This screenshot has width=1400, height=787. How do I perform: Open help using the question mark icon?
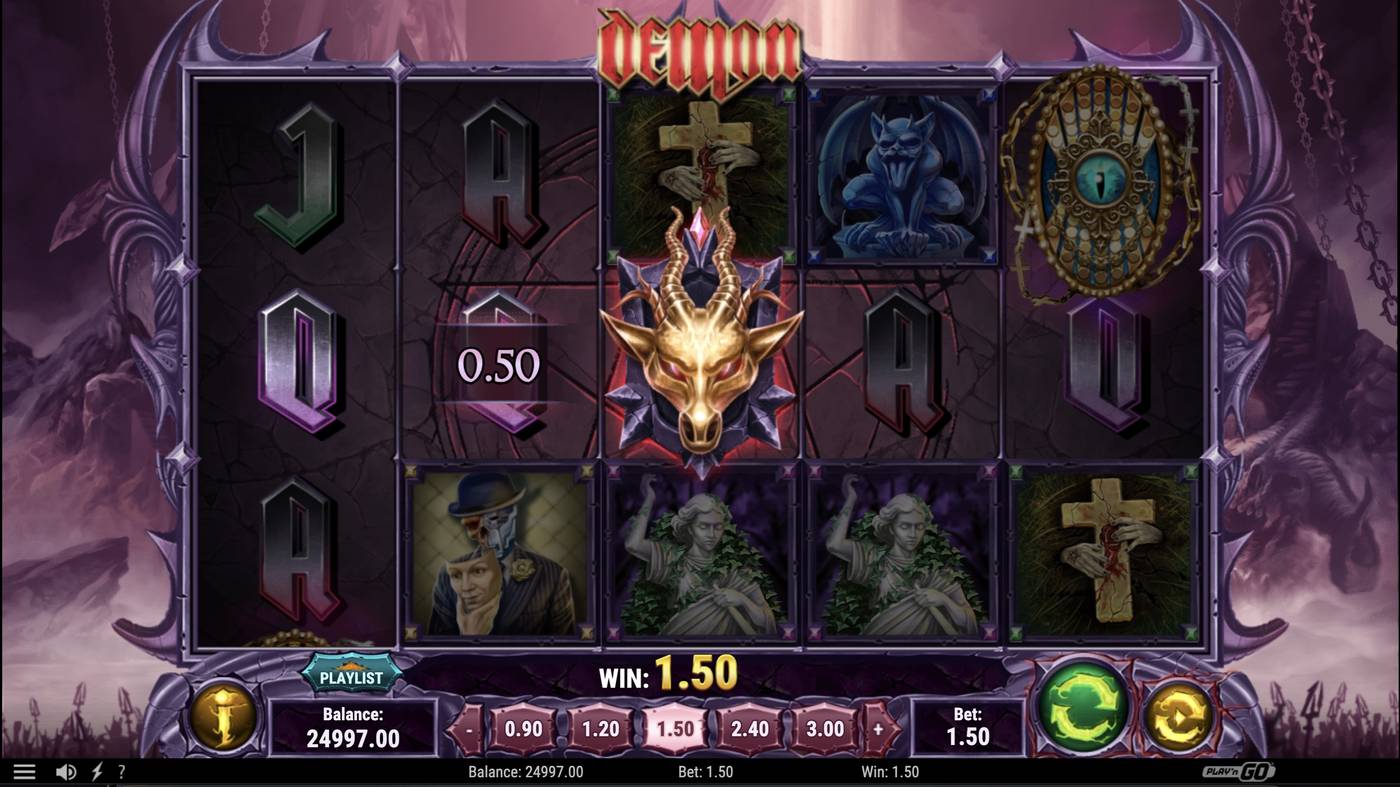[x=121, y=770]
